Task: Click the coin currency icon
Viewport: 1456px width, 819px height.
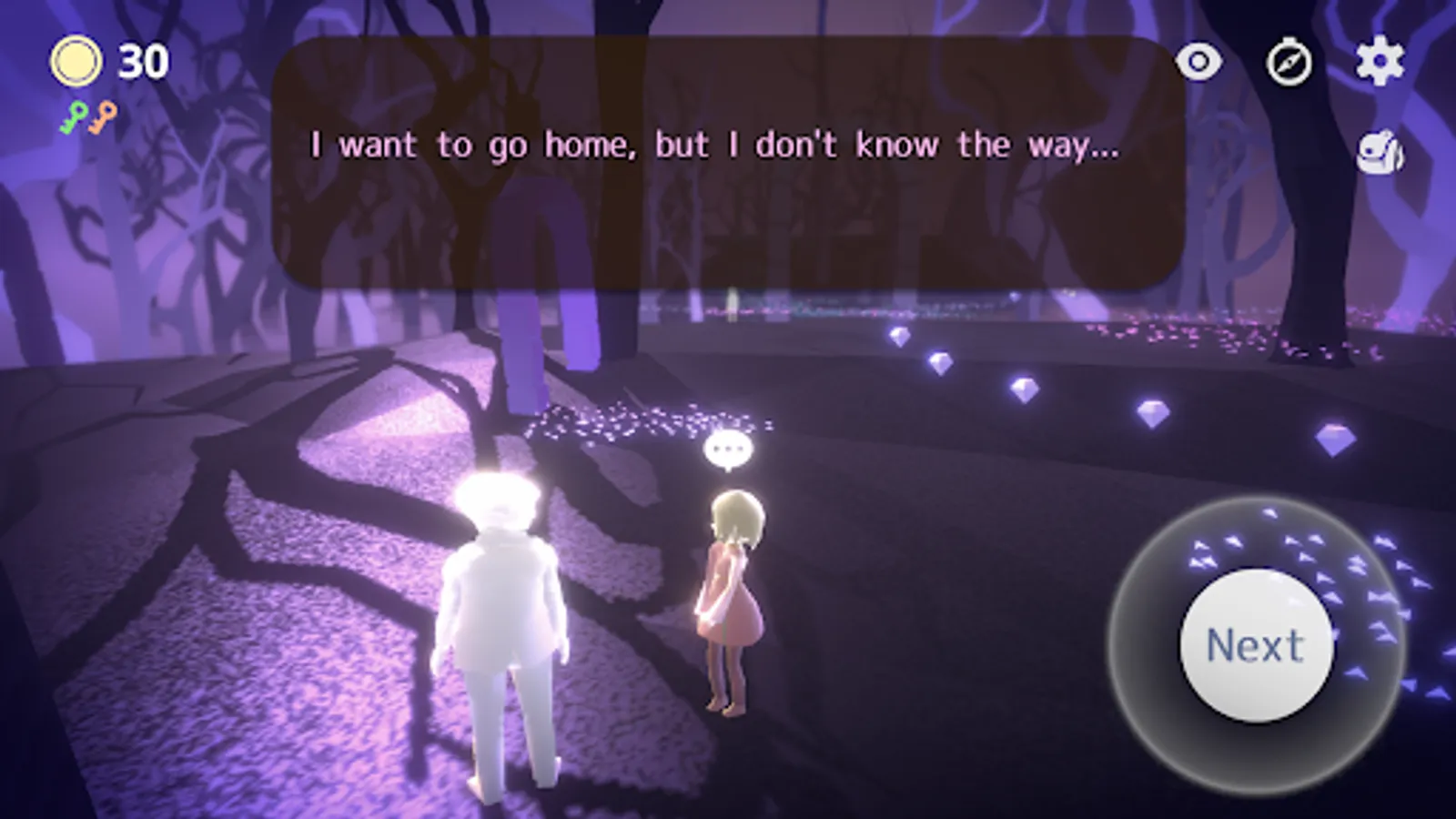Action: (76, 60)
